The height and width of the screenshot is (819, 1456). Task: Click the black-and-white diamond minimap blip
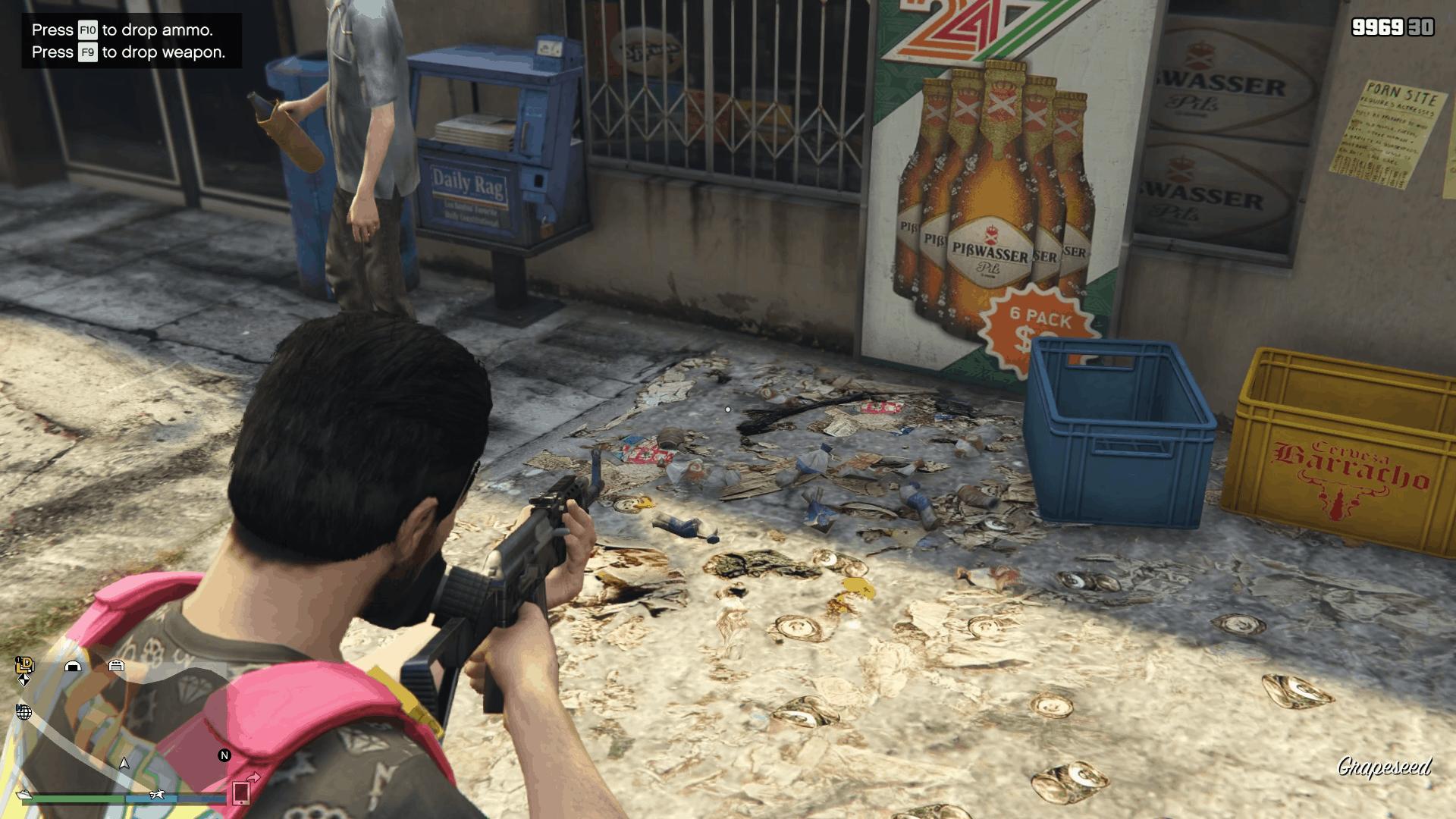tap(24, 680)
